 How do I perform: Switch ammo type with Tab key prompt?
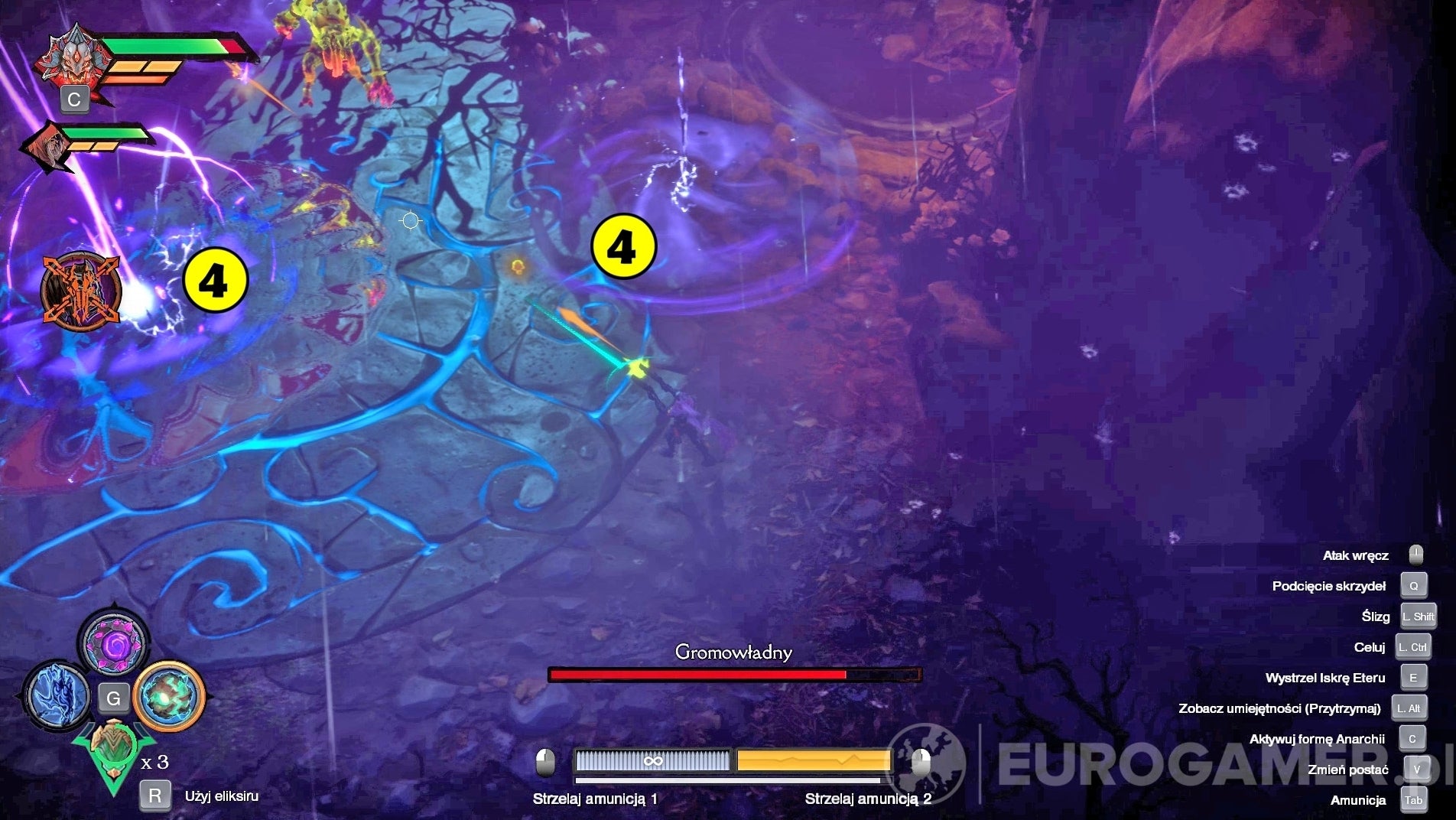click(1412, 800)
